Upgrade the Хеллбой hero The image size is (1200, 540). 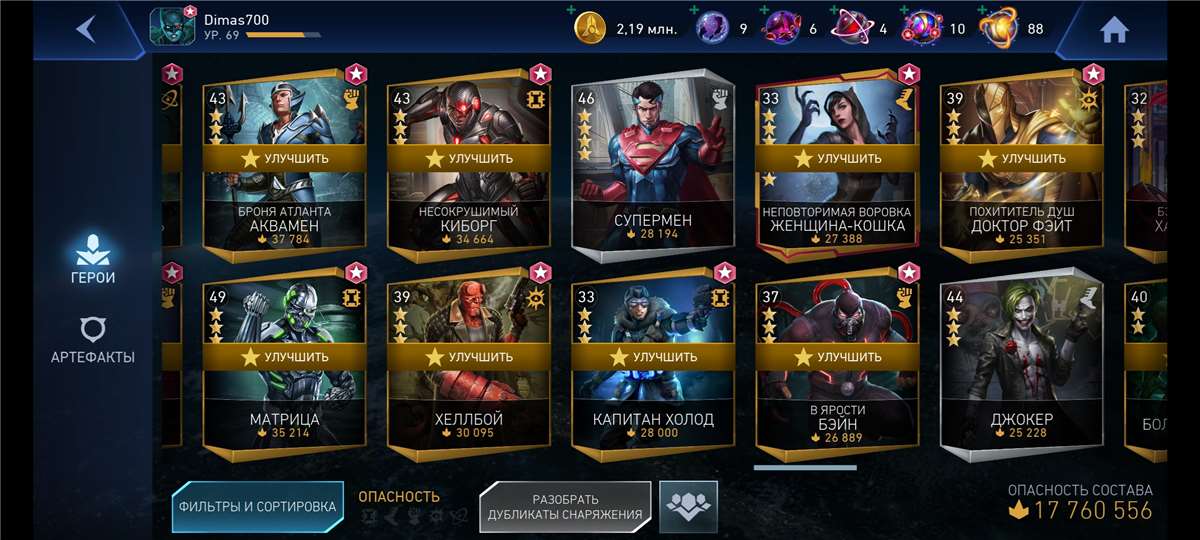pyautogui.click(x=469, y=356)
